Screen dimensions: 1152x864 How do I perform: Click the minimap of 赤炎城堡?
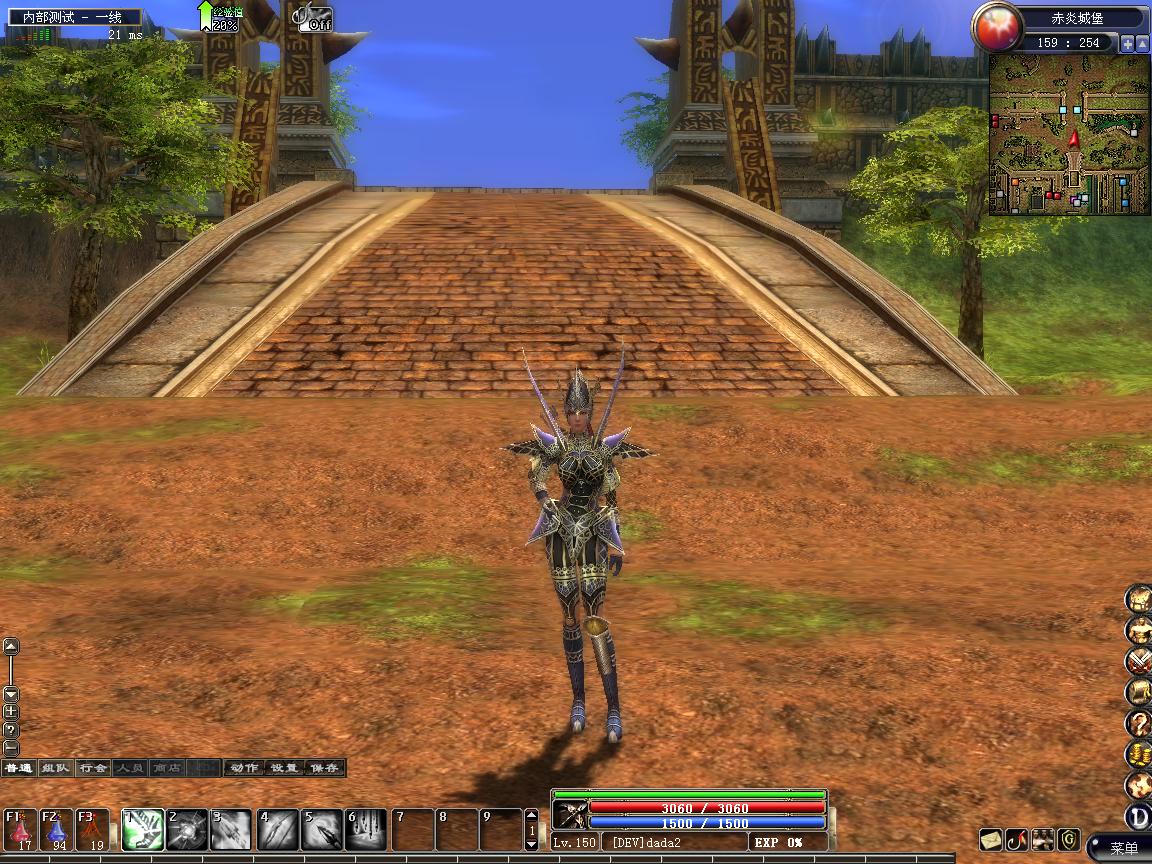tap(1069, 134)
